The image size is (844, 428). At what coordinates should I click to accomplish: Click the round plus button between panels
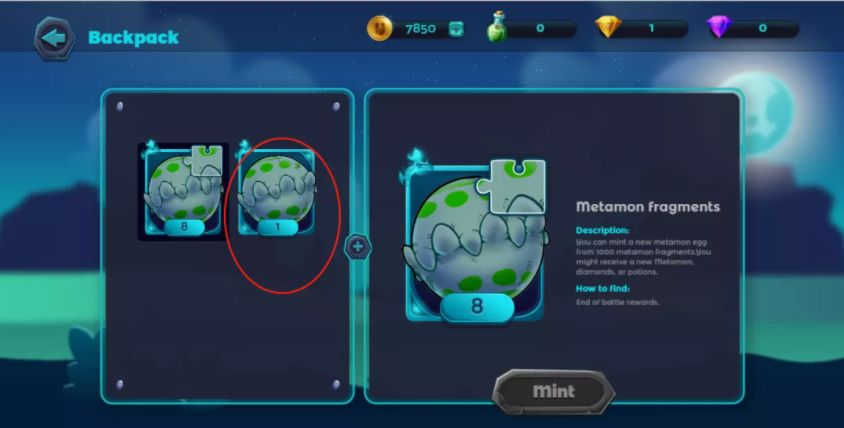click(x=359, y=246)
